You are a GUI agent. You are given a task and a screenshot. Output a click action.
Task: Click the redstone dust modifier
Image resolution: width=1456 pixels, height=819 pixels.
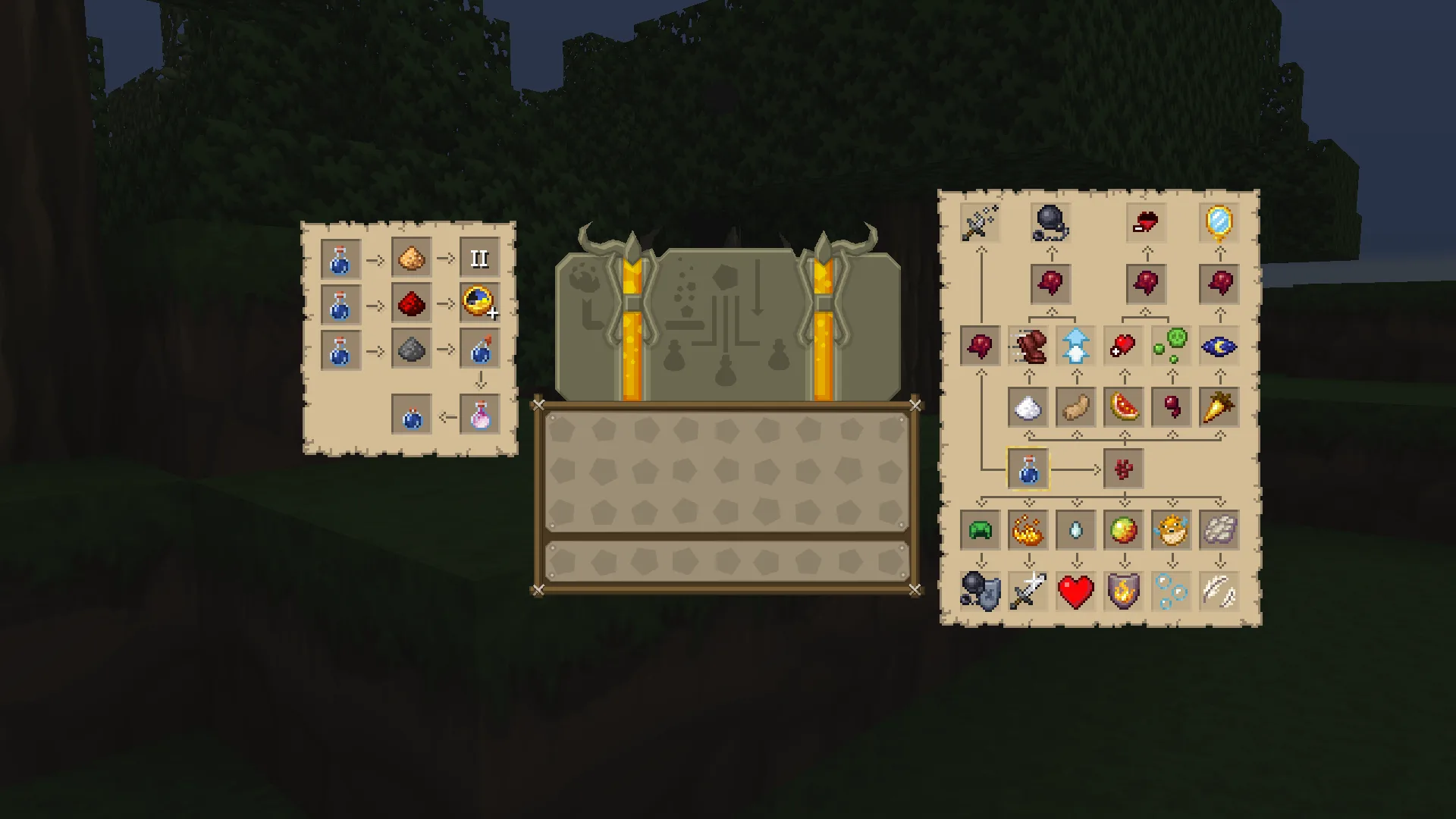tap(409, 303)
